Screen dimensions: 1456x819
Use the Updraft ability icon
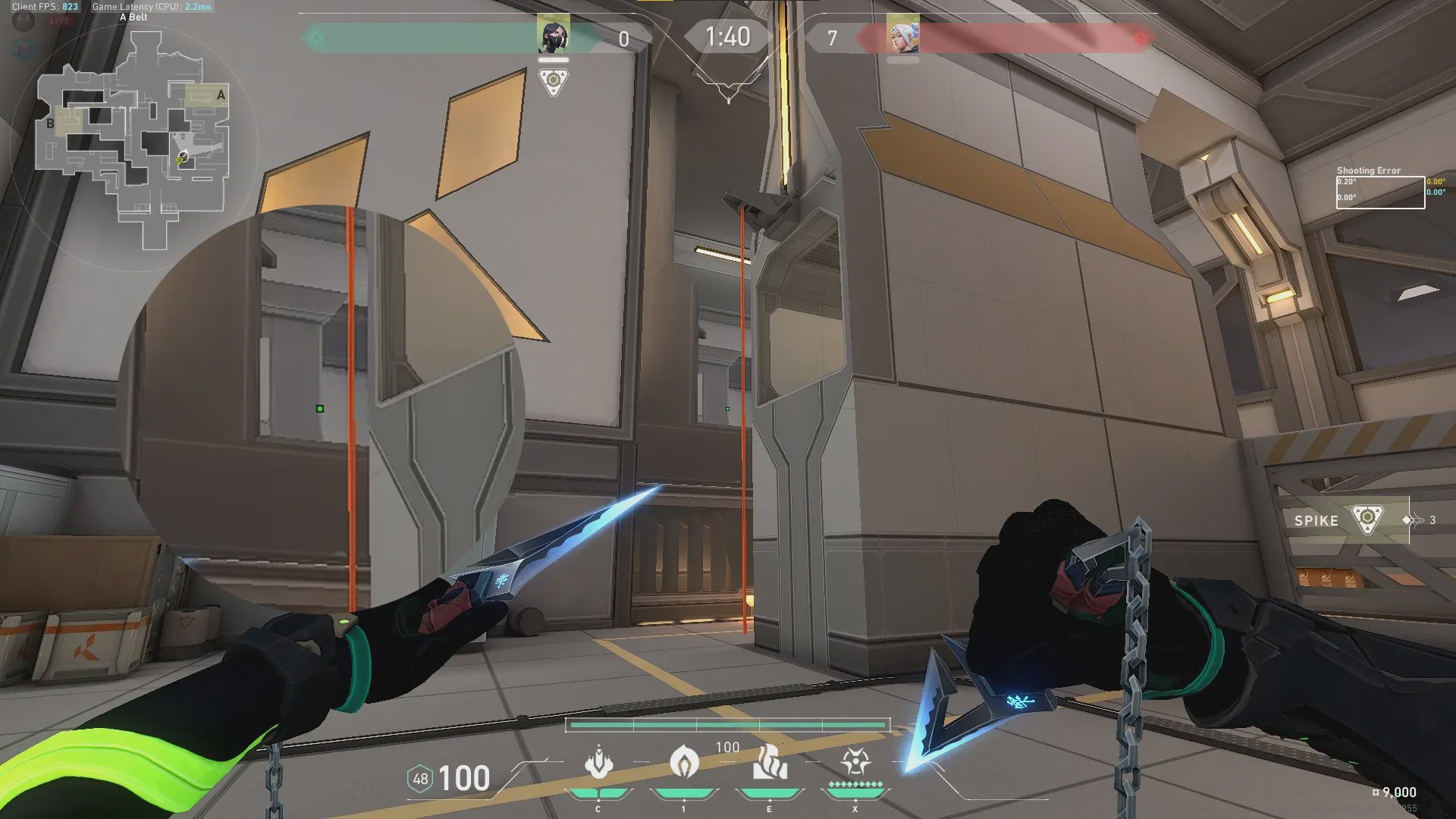pyautogui.click(x=684, y=762)
